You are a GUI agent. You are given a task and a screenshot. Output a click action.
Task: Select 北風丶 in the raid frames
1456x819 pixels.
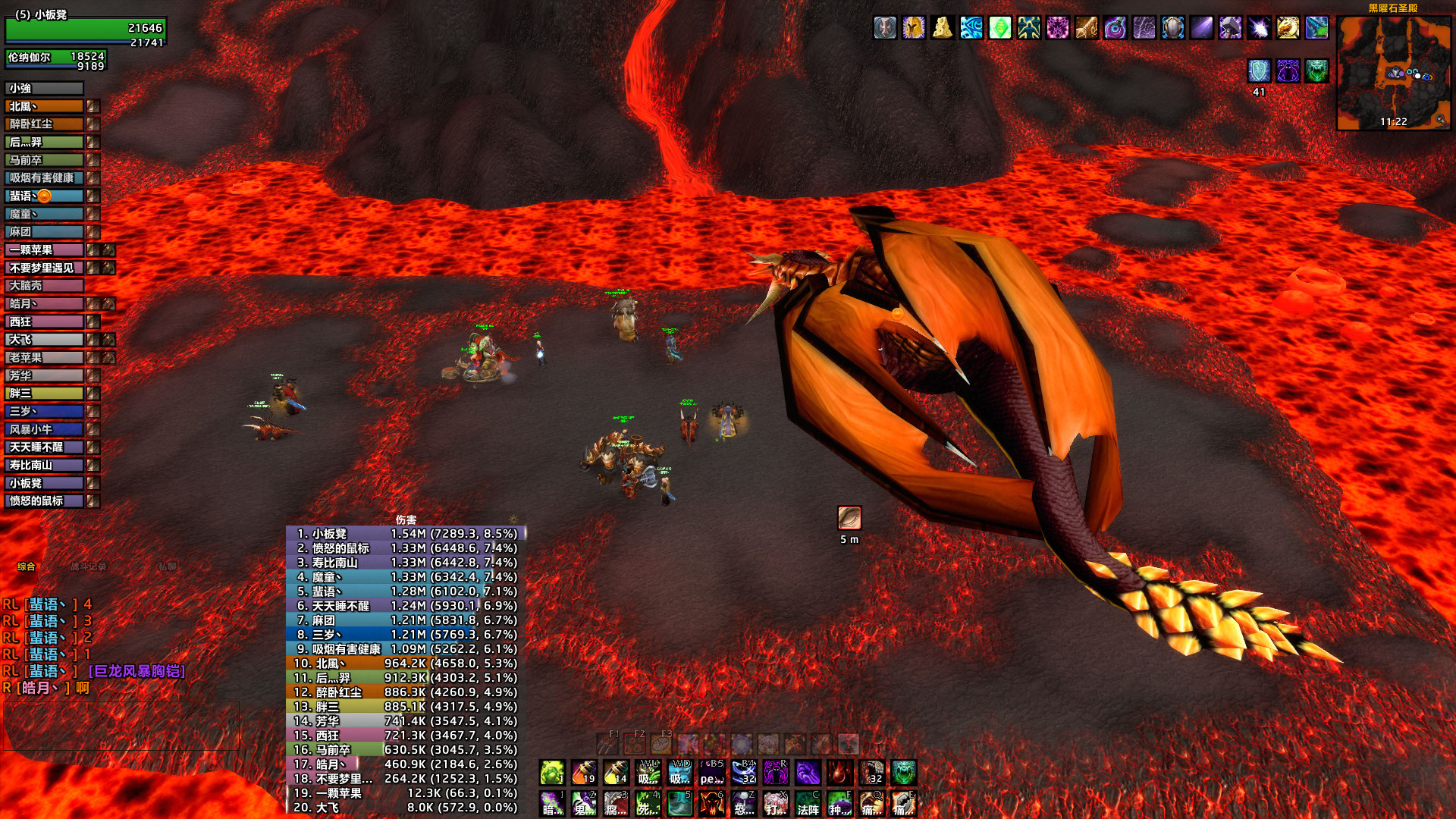44,107
